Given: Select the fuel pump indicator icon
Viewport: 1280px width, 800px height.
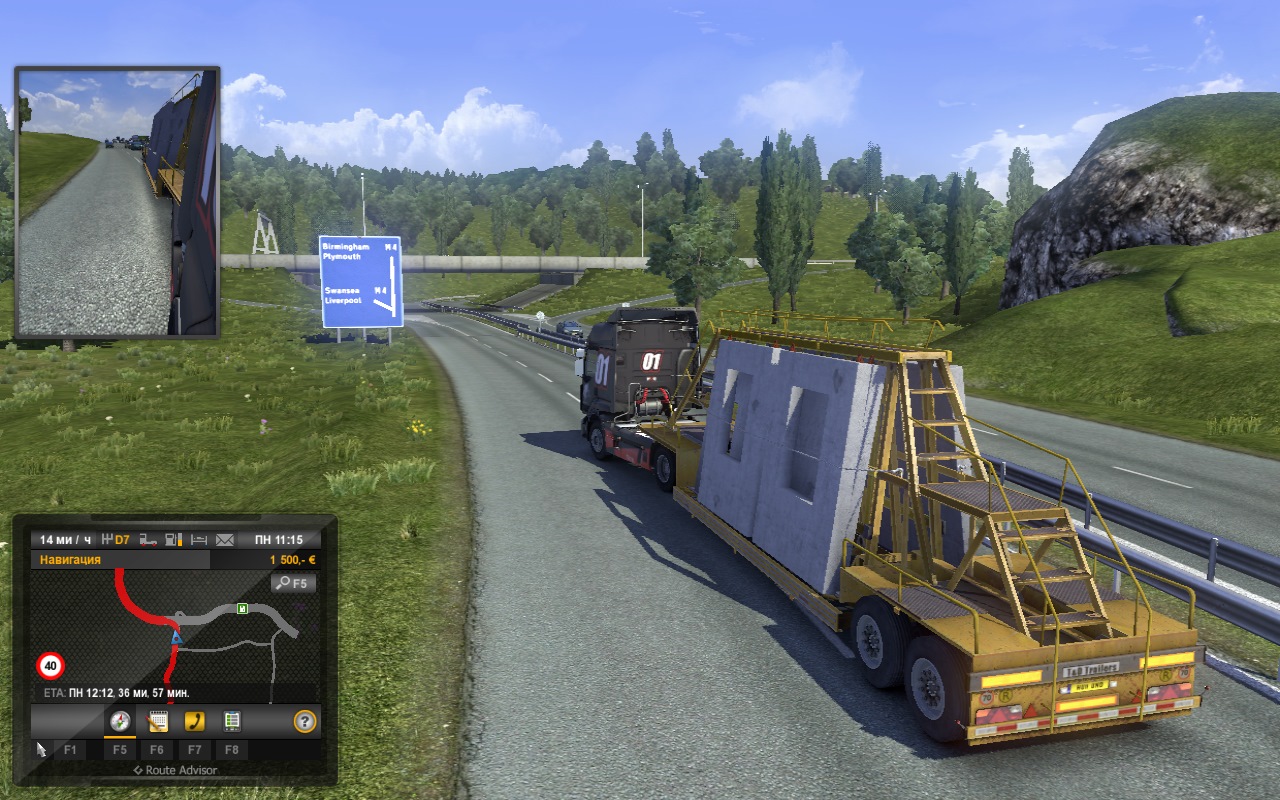Looking at the screenshot, I should [x=174, y=540].
